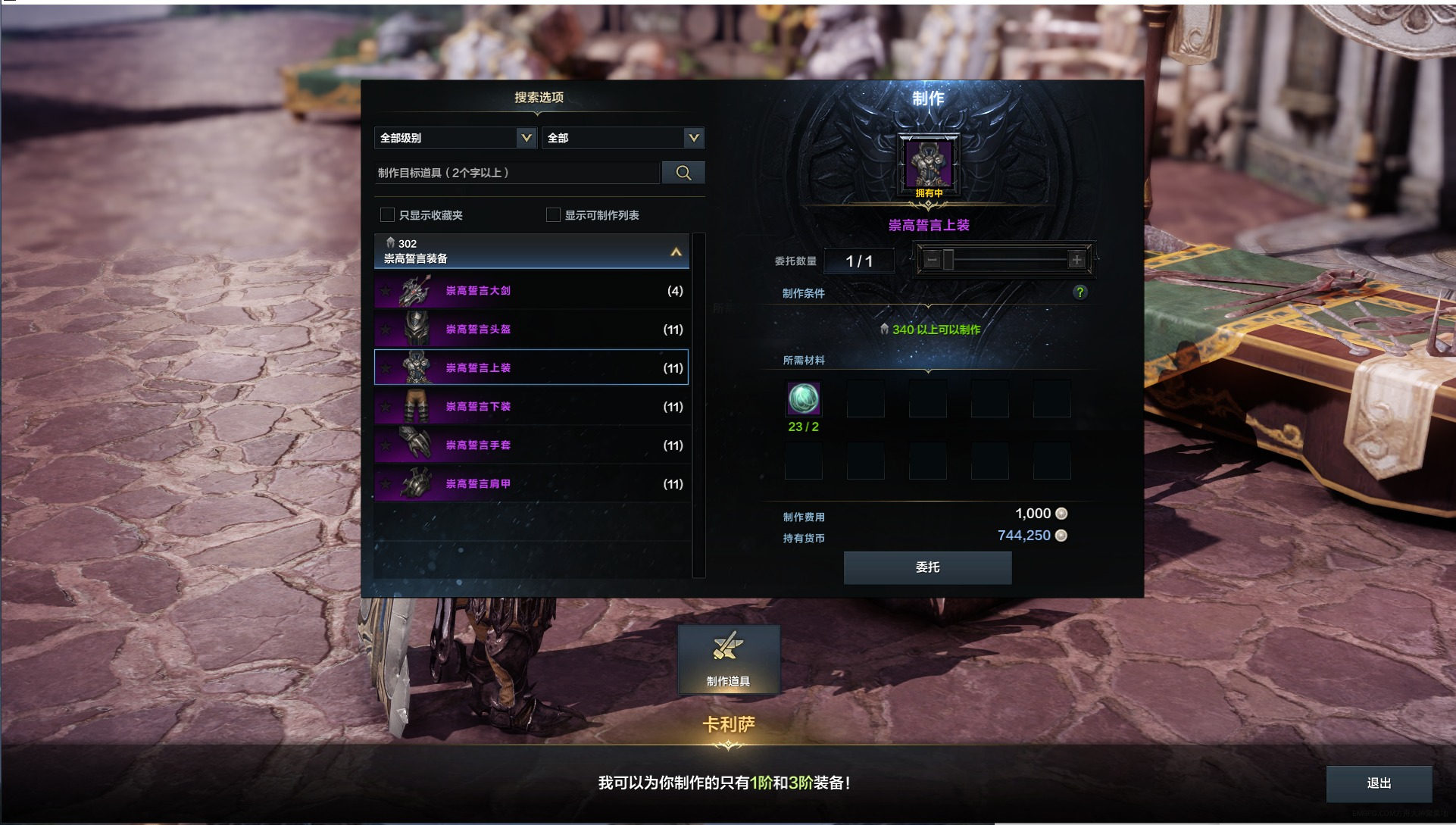1456x825 pixels.
Task: Inspect the green orb material slot
Action: click(x=803, y=398)
